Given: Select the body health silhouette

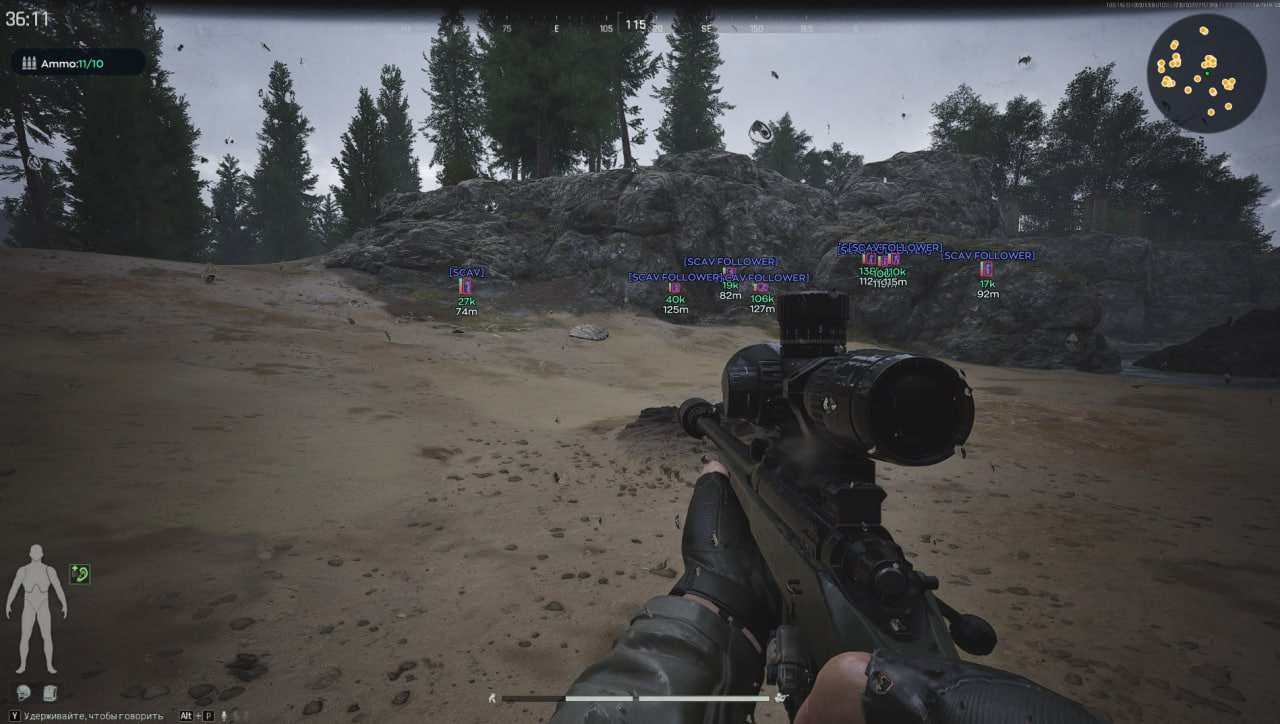Looking at the screenshot, I should pos(36,608).
